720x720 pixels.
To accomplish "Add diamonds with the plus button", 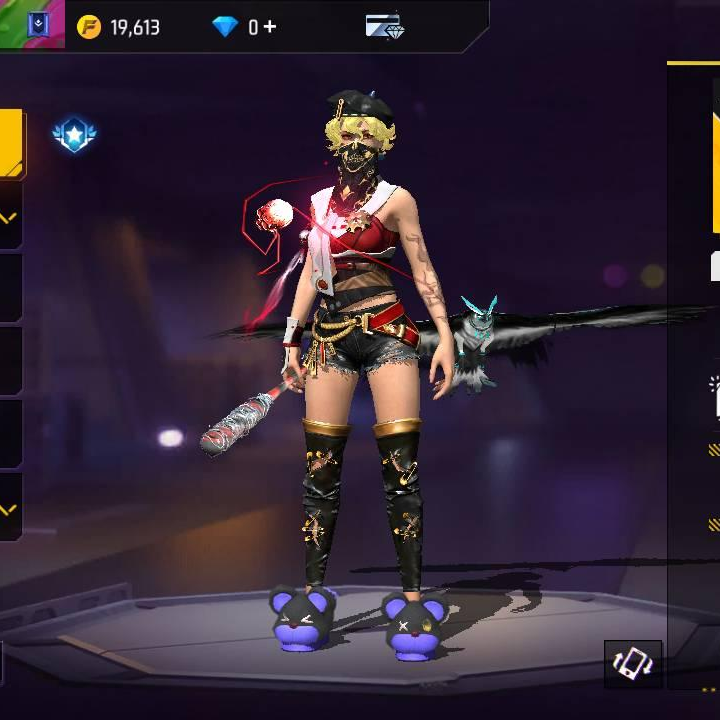I will tap(270, 27).
